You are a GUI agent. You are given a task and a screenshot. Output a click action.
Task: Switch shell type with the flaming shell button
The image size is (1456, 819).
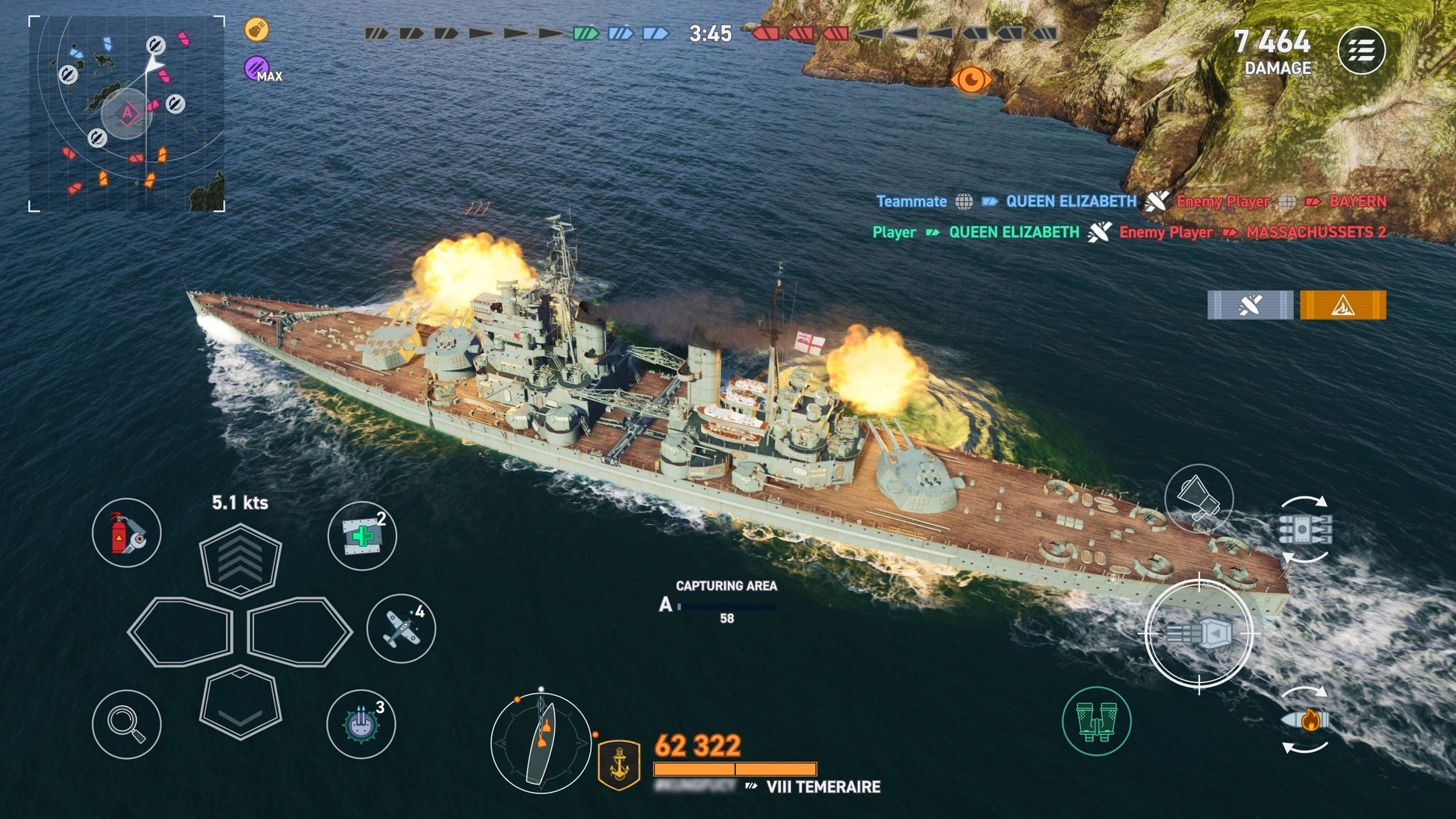[x=1305, y=720]
